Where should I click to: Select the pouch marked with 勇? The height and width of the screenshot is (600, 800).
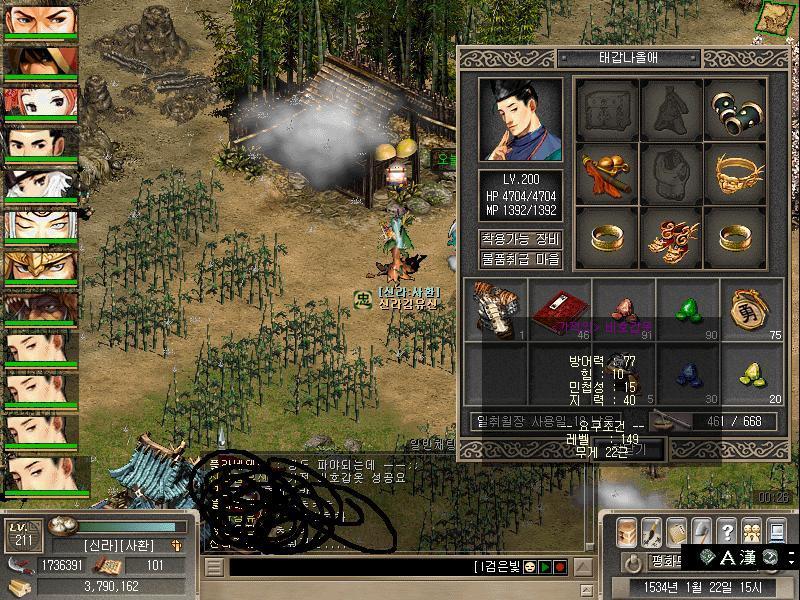pyautogui.click(x=751, y=308)
